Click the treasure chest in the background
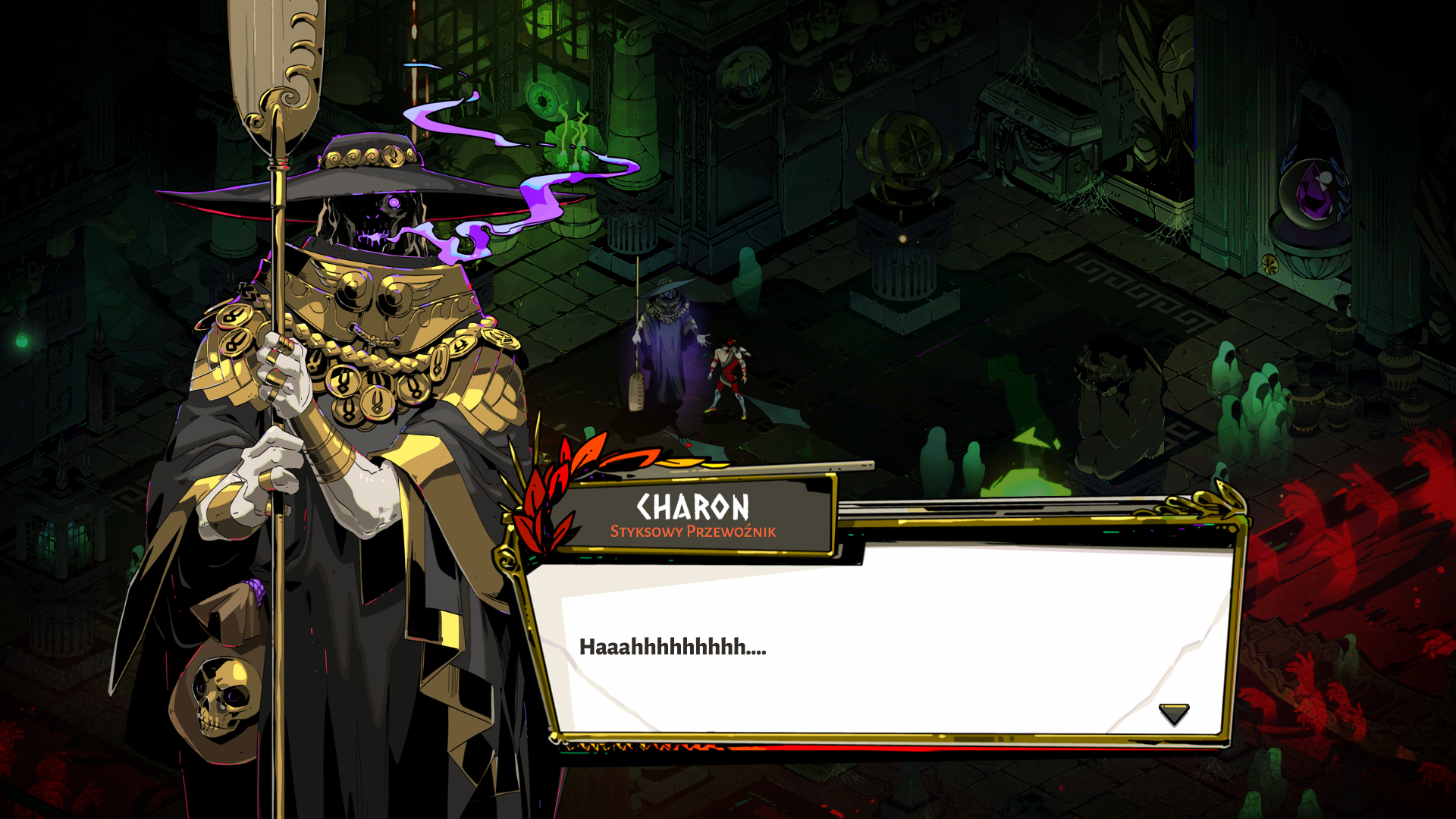Image resolution: width=1456 pixels, height=819 pixels. (x=1039, y=121)
